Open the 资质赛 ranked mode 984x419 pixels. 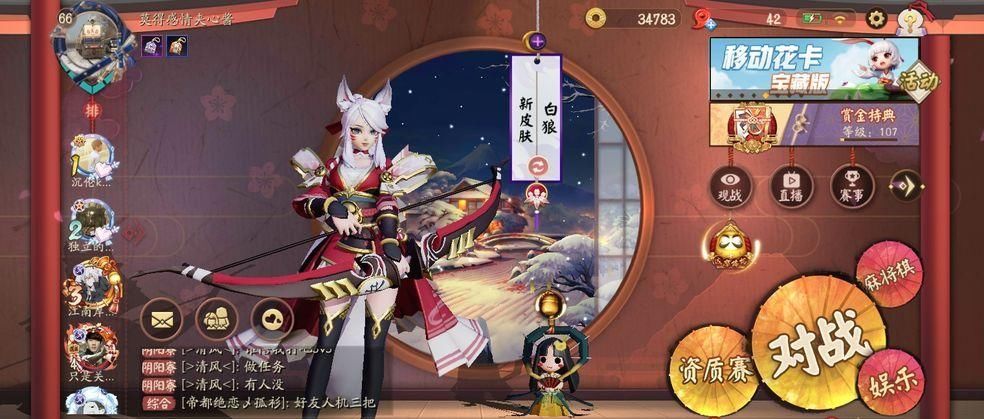(713, 370)
